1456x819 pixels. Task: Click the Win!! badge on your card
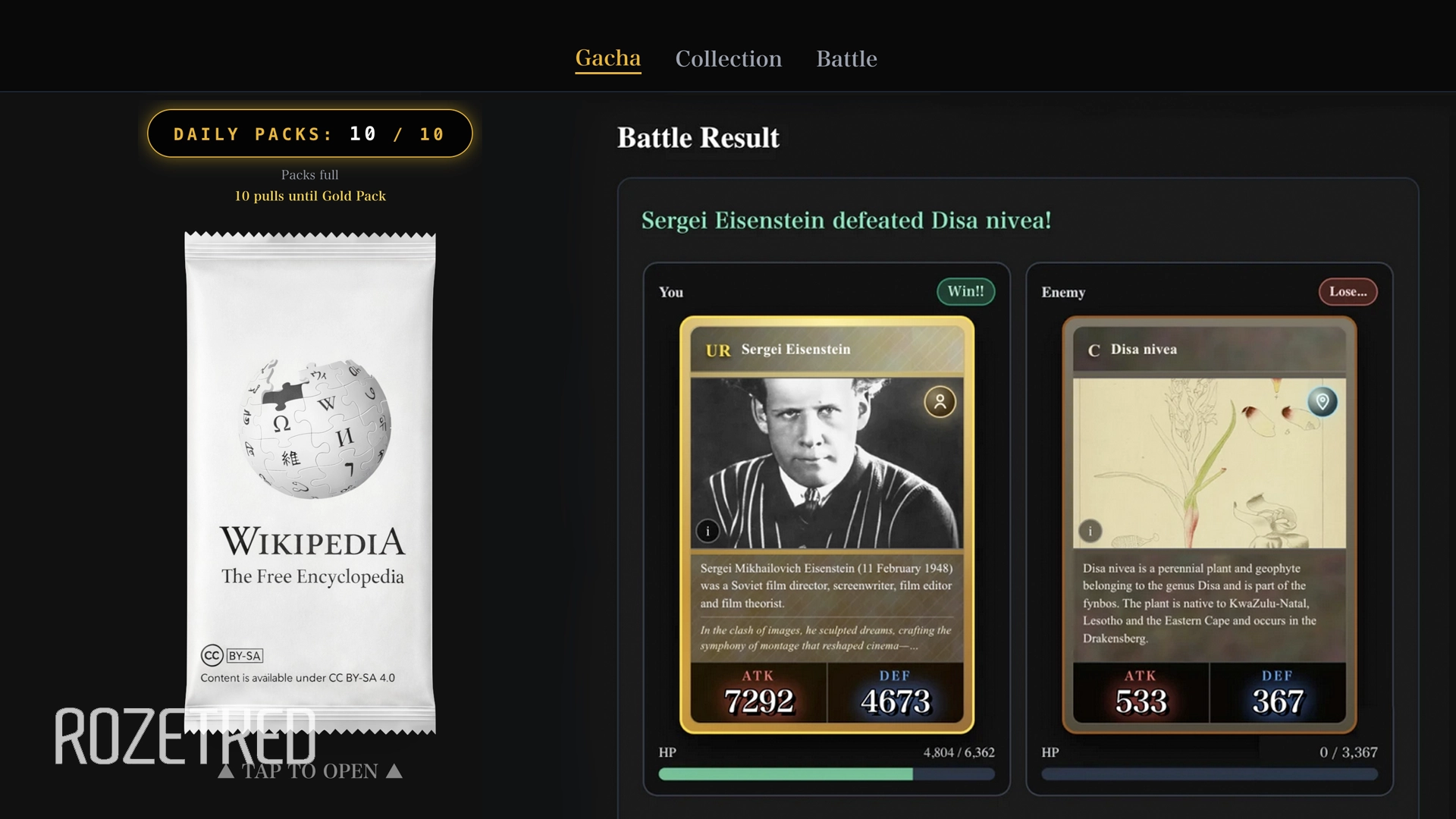(x=966, y=291)
